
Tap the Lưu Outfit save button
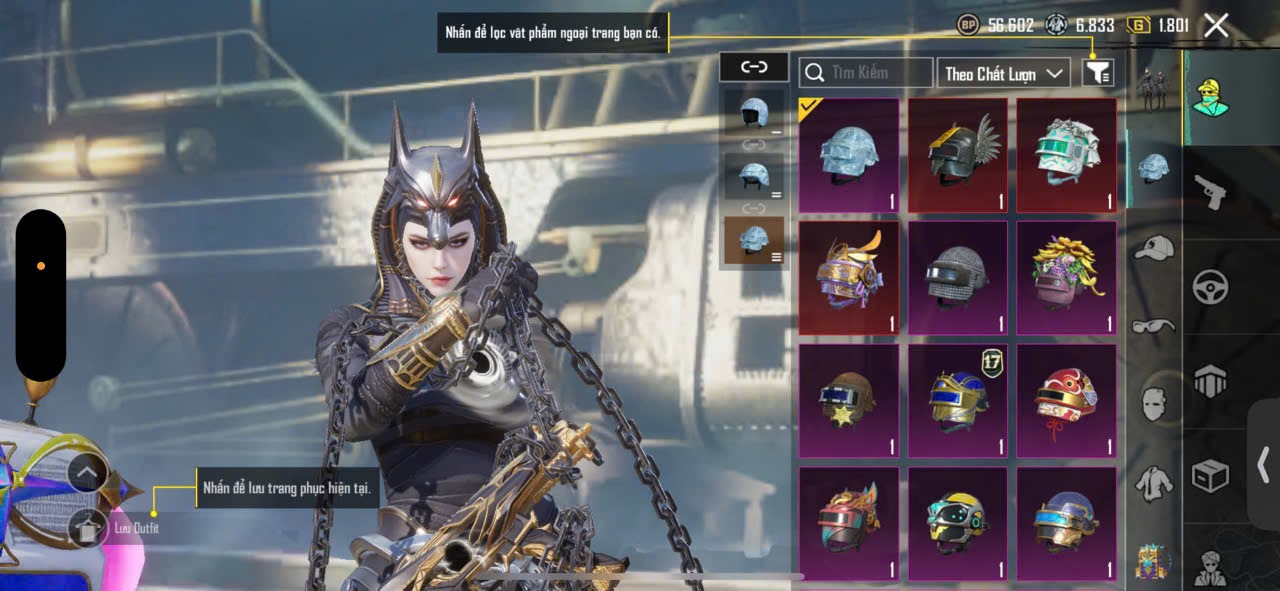[88, 529]
